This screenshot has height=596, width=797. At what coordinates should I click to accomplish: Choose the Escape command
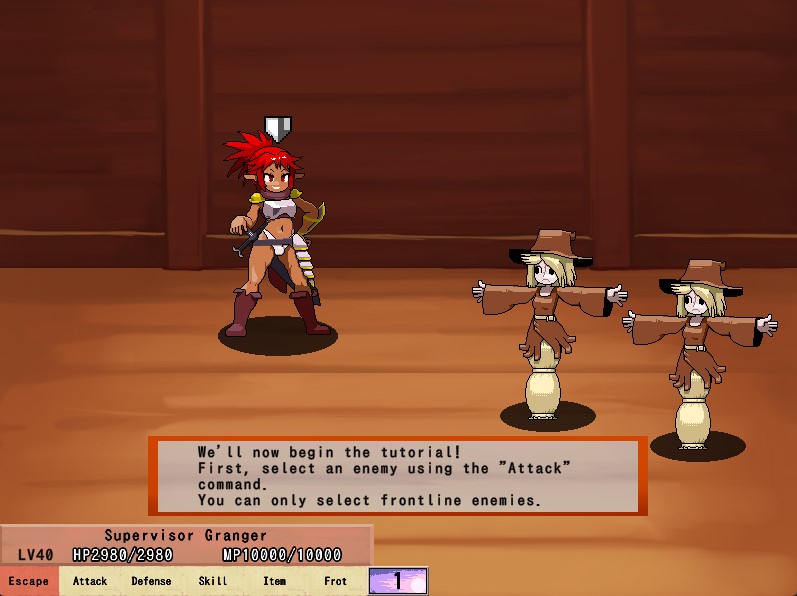(29, 581)
